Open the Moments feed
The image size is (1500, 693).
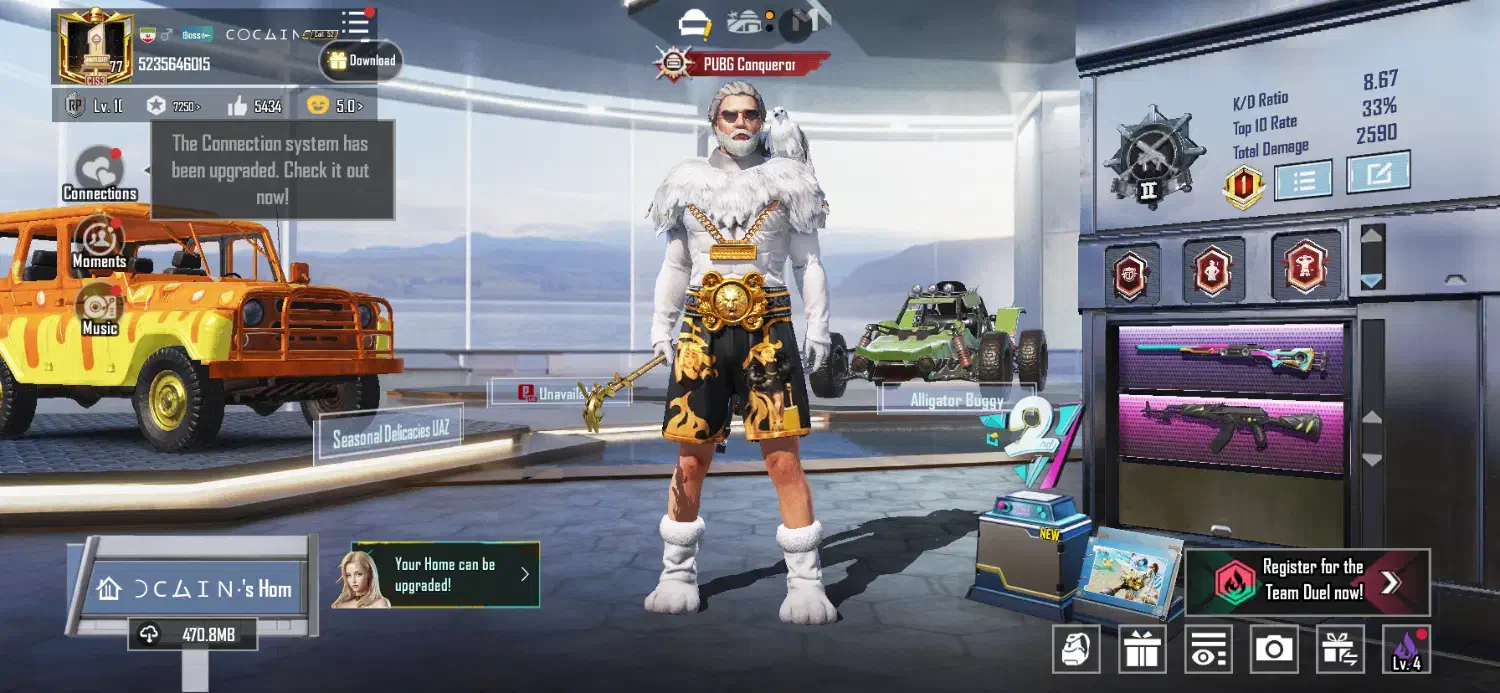99,242
